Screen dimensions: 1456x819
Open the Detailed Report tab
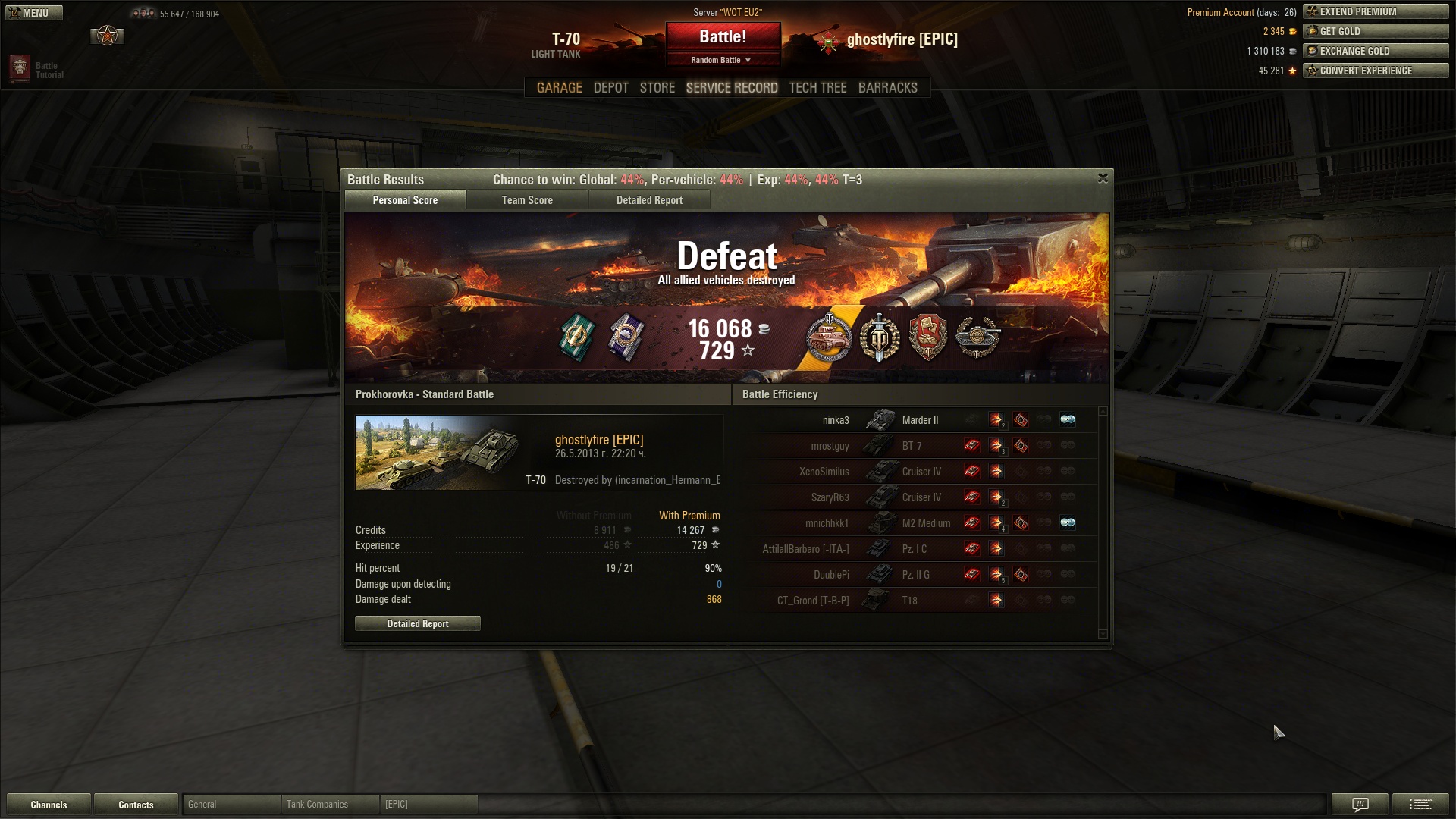click(x=649, y=200)
